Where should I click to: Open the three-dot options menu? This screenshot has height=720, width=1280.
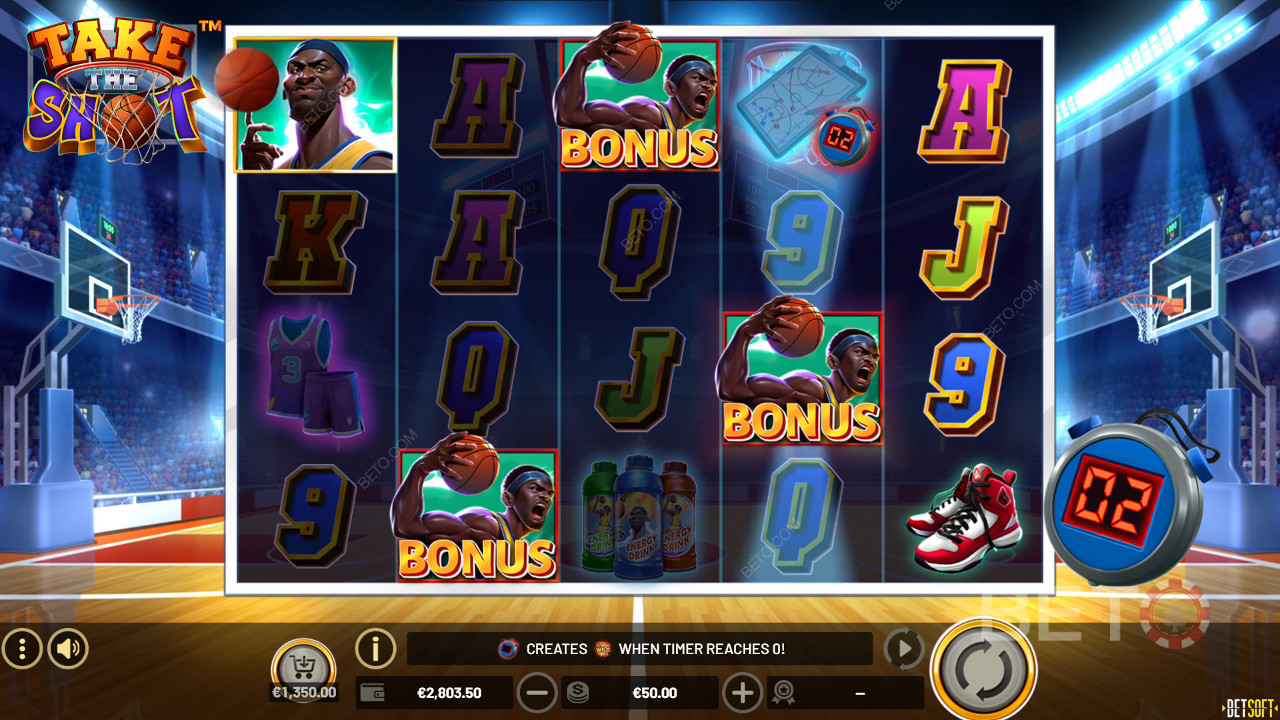(22, 649)
